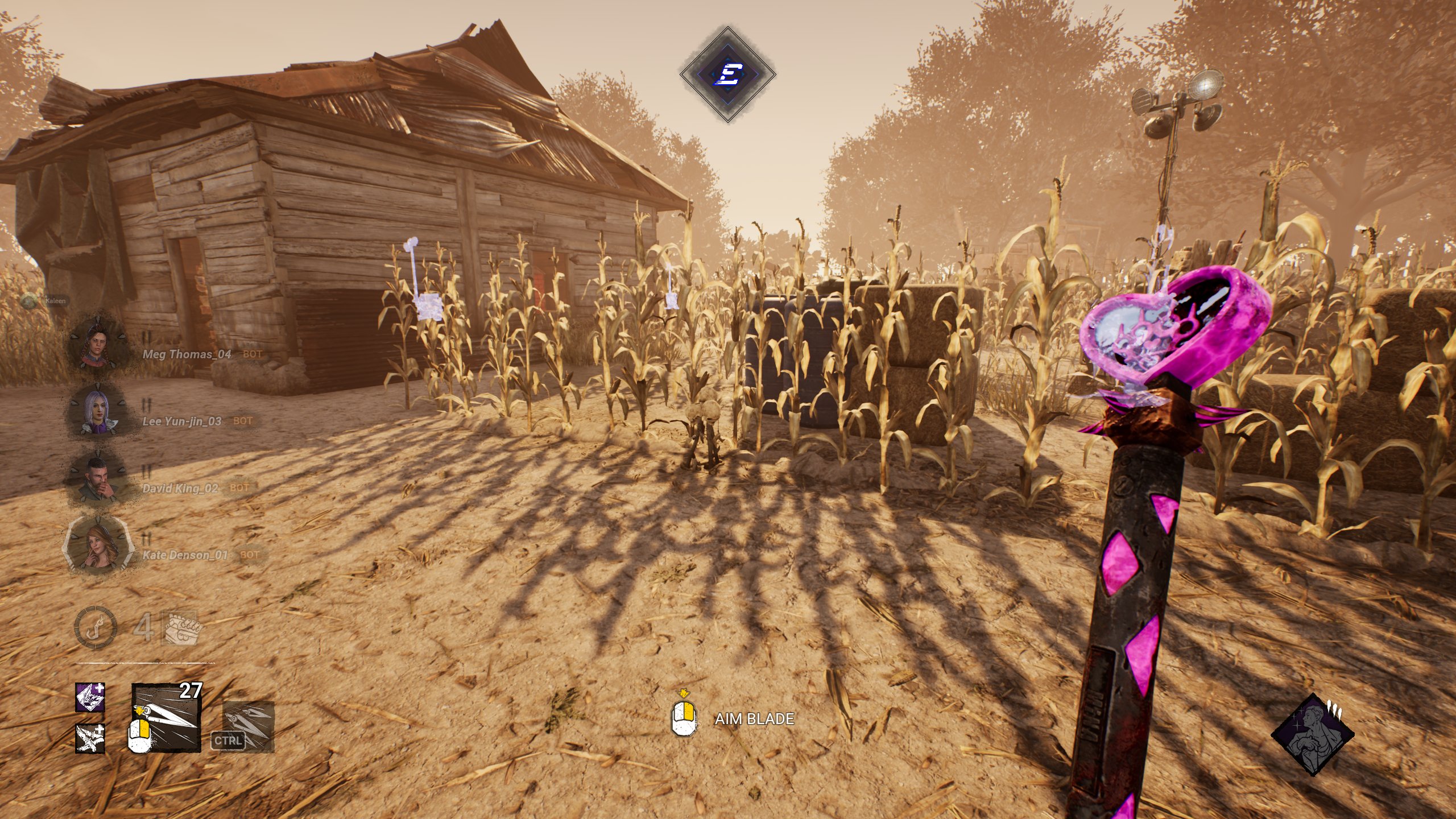Activate the throwing blades power icon
Image resolution: width=1456 pixels, height=819 pixels.
(x=166, y=718)
